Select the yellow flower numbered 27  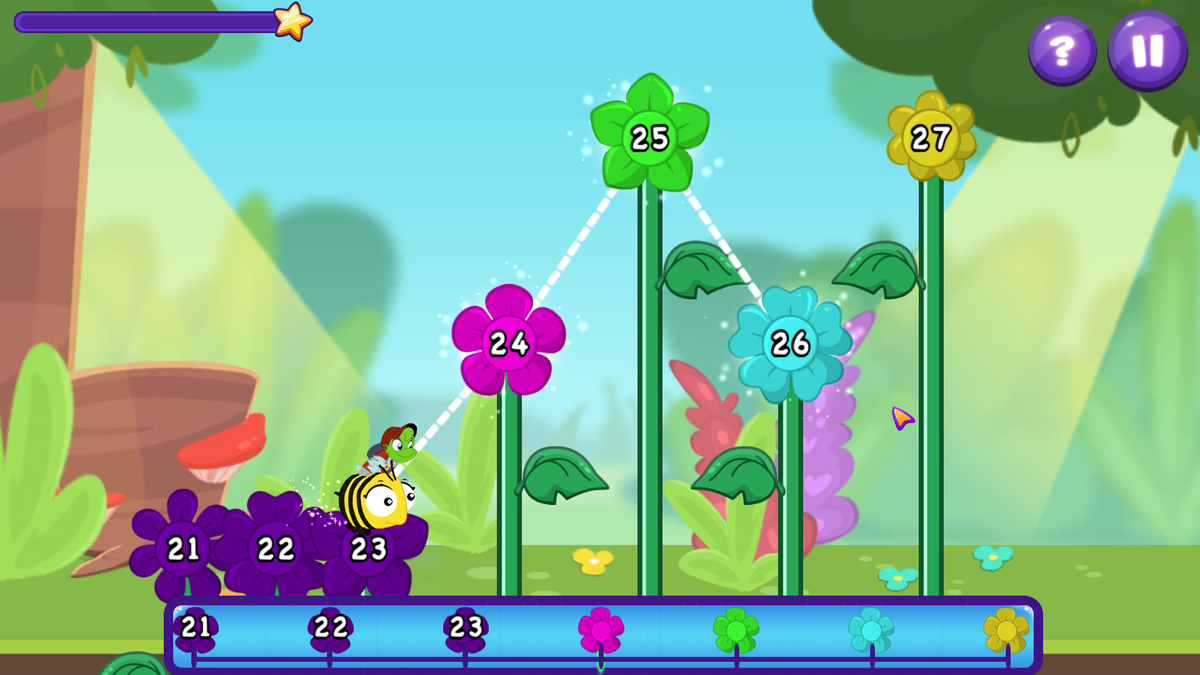pyautogui.click(x=931, y=137)
